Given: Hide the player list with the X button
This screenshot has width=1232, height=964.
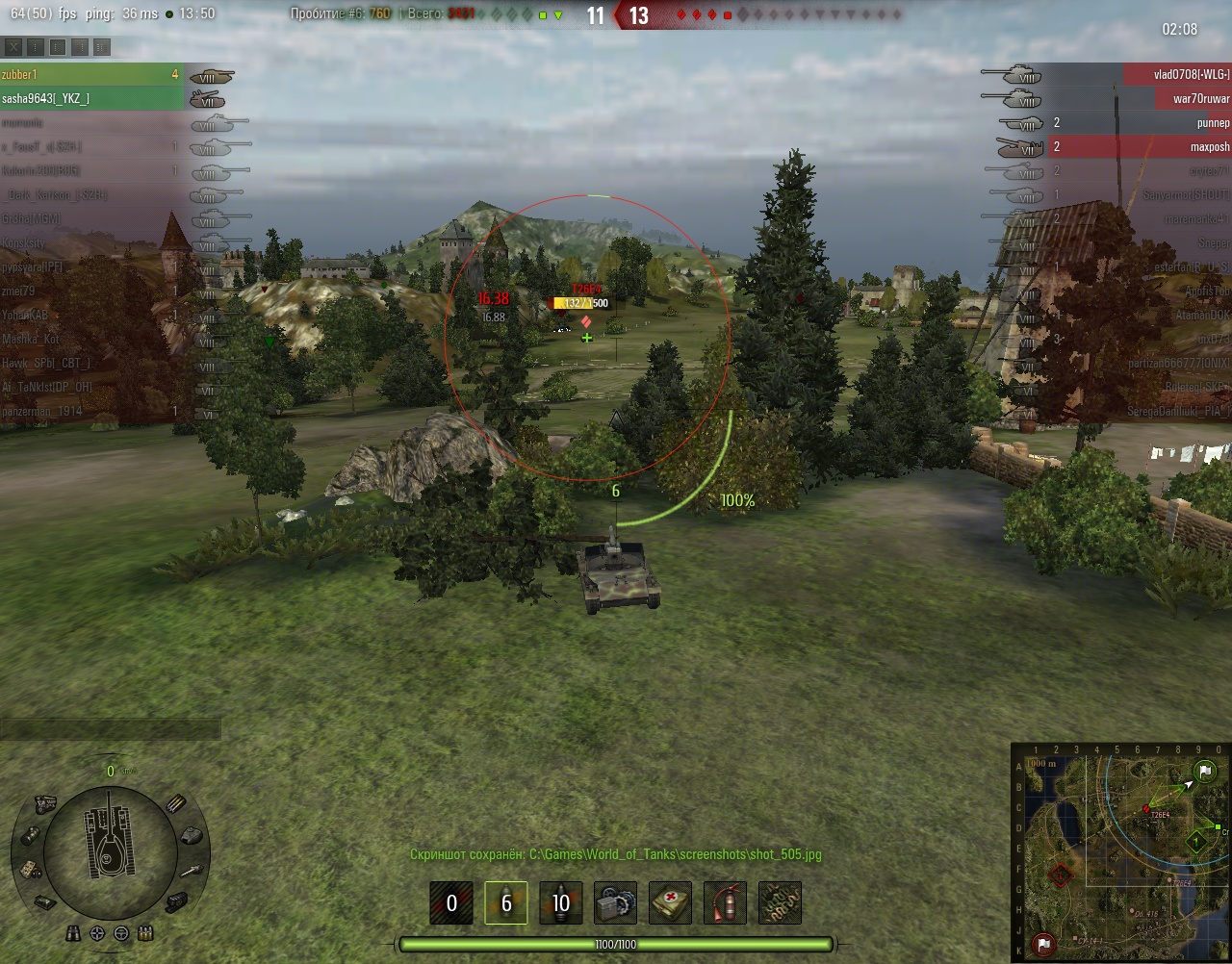Looking at the screenshot, I should point(13,46).
